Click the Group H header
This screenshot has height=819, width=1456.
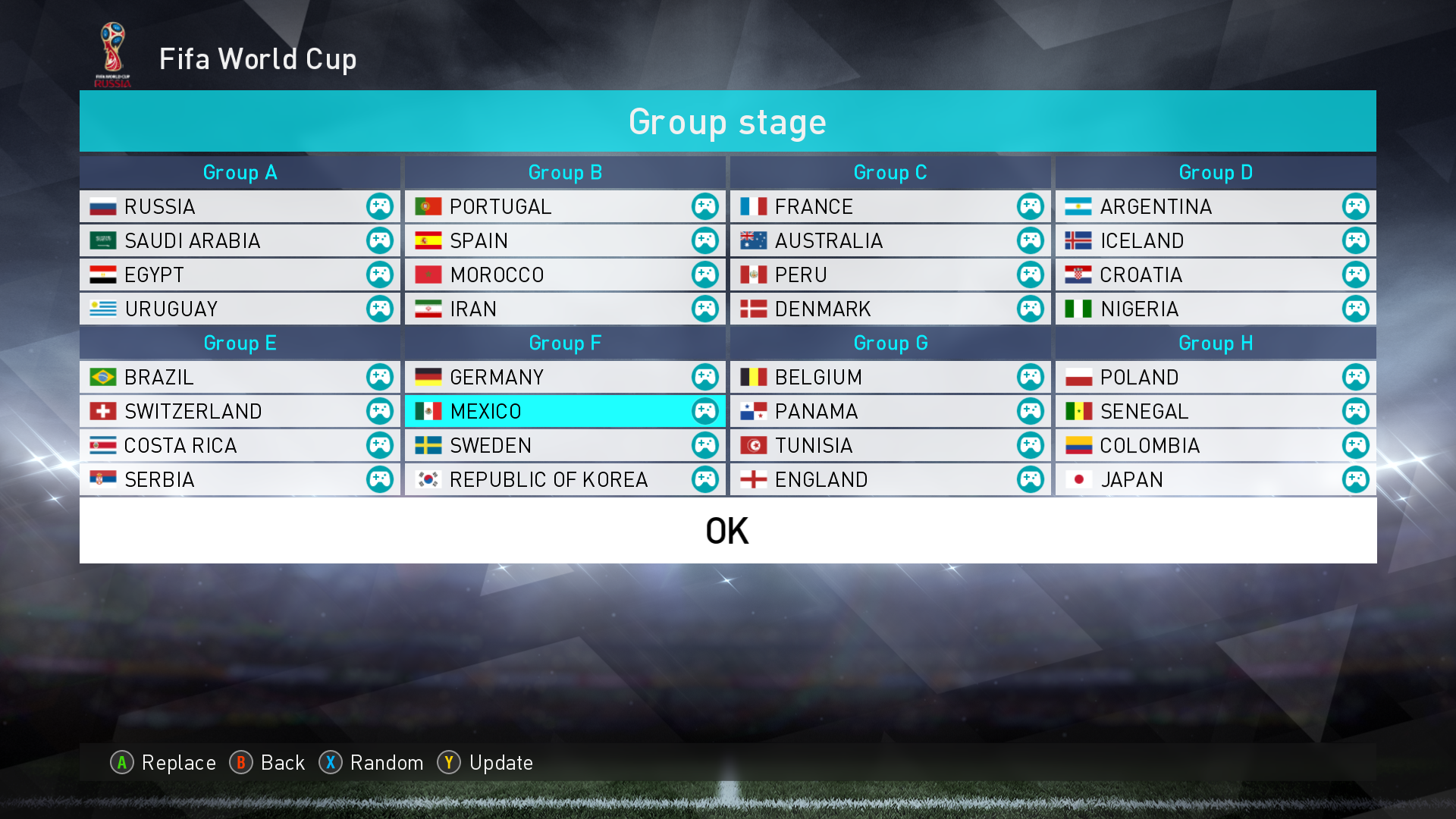(x=1214, y=343)
